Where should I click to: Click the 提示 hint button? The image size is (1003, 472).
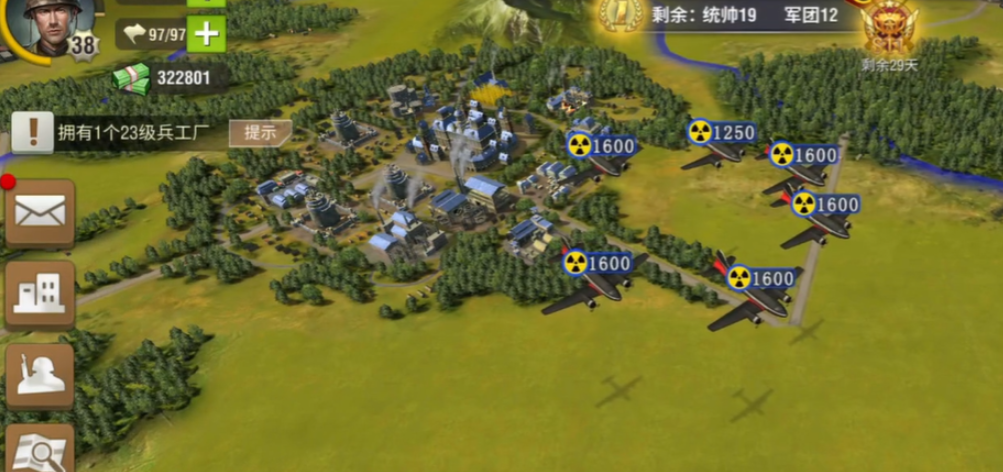pyautogui.click(x=260, y=132)
